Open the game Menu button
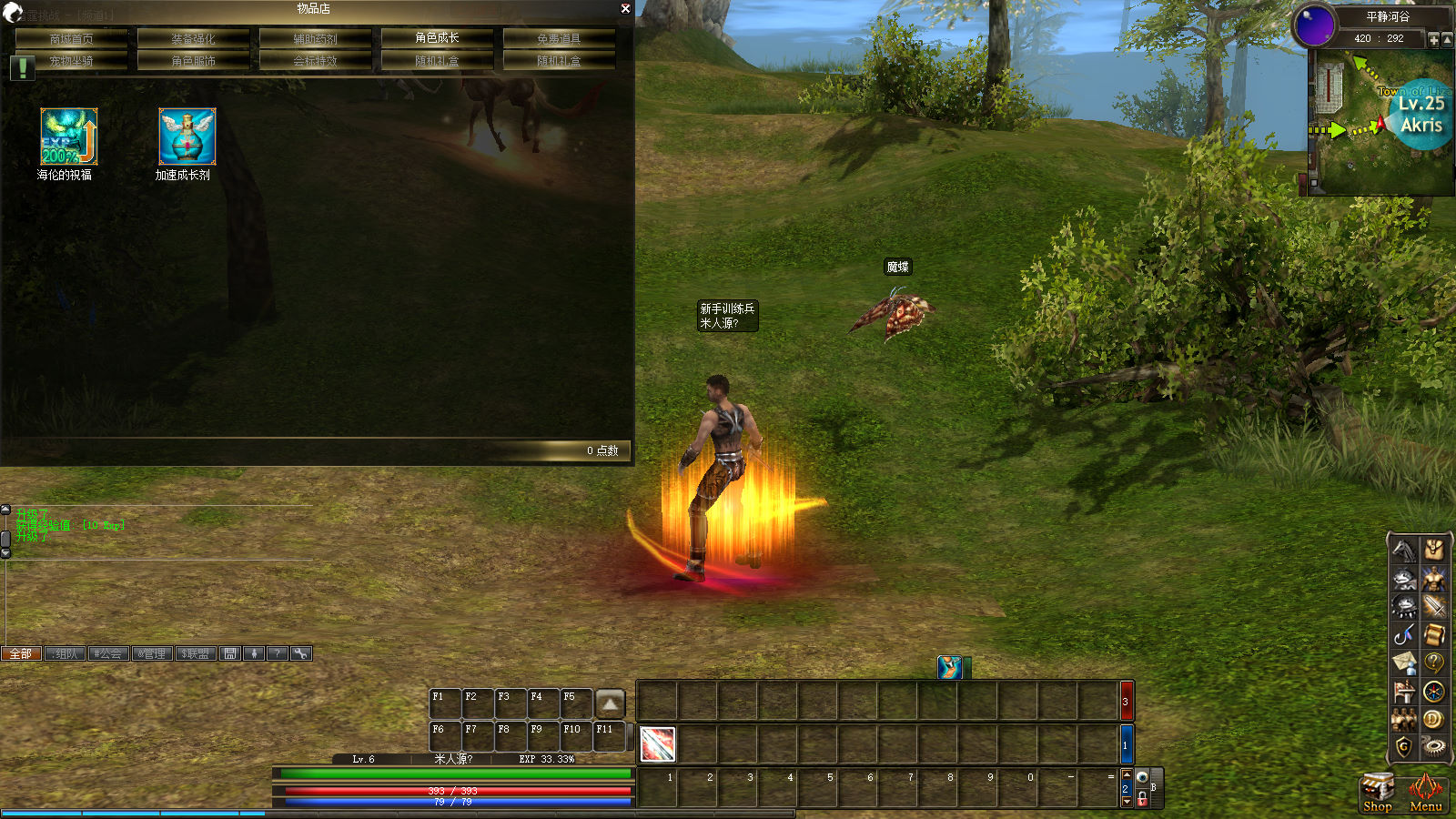 tap(1425, 792)
